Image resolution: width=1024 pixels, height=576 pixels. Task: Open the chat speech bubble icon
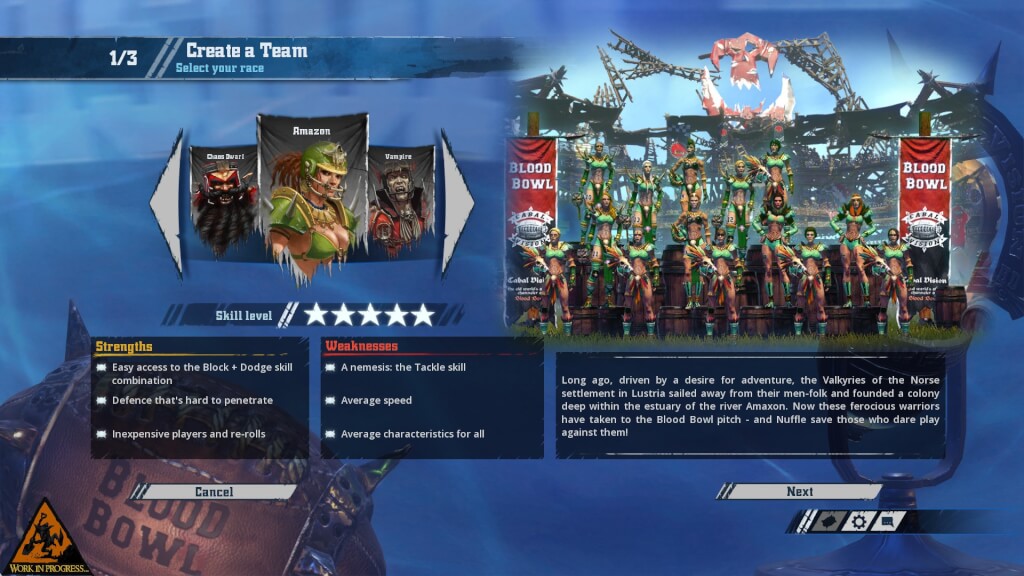click(889, 521)
